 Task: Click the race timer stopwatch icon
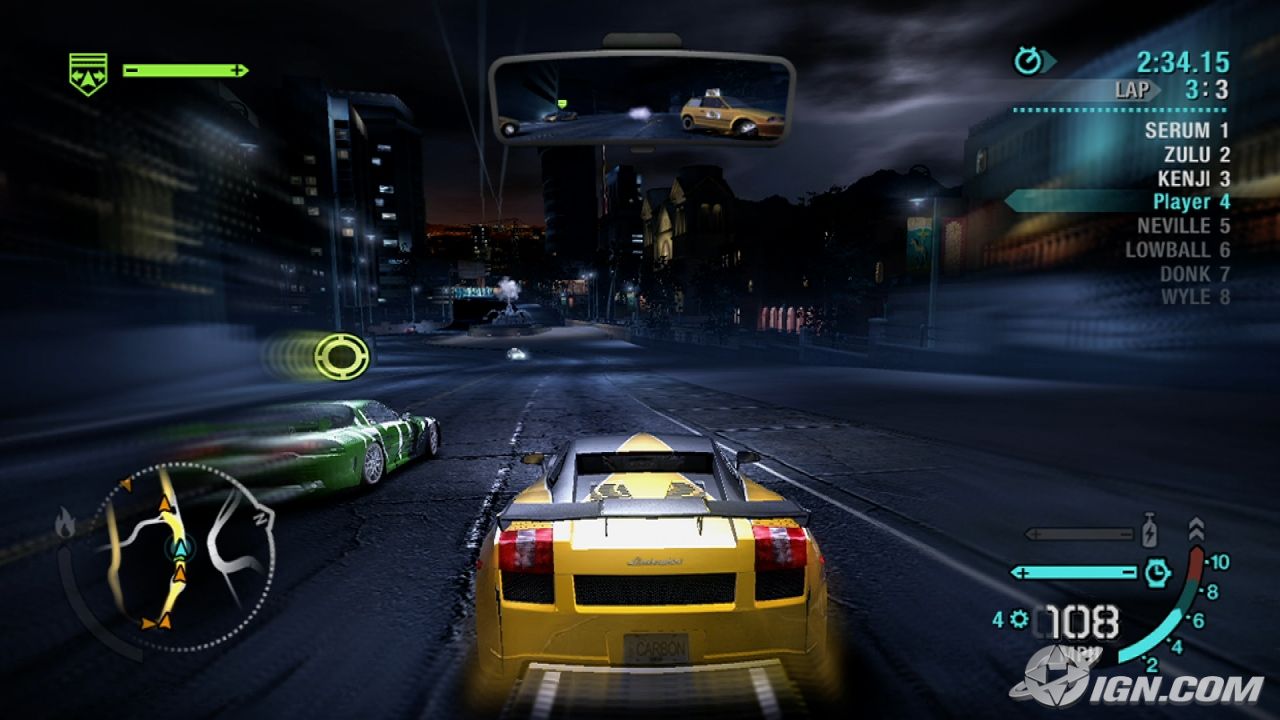pos(1028,62)
